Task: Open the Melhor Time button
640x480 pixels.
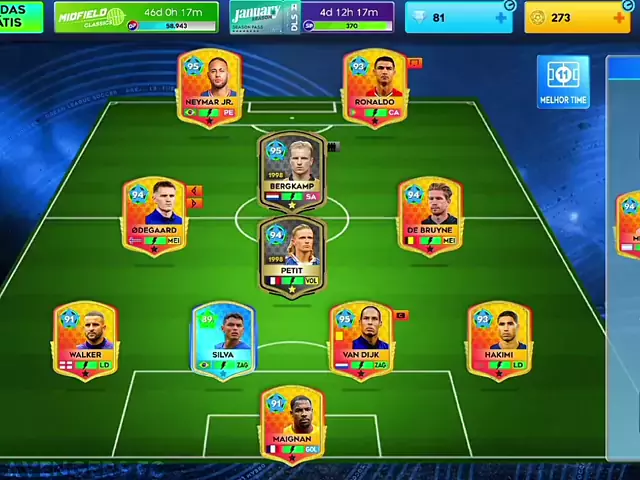Action: (x=563, y=82)
